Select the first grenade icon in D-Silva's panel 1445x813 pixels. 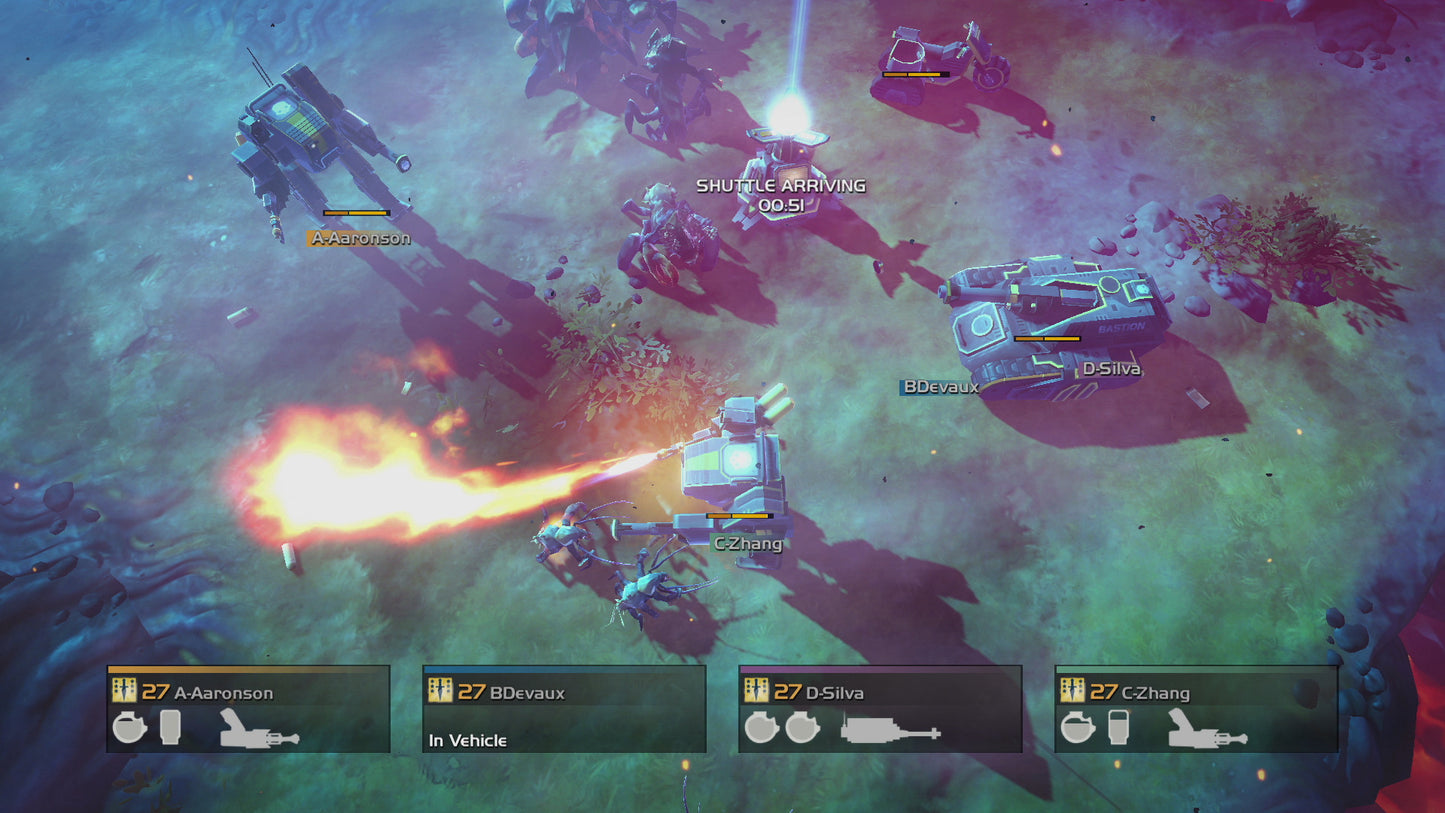click(759, 728)
